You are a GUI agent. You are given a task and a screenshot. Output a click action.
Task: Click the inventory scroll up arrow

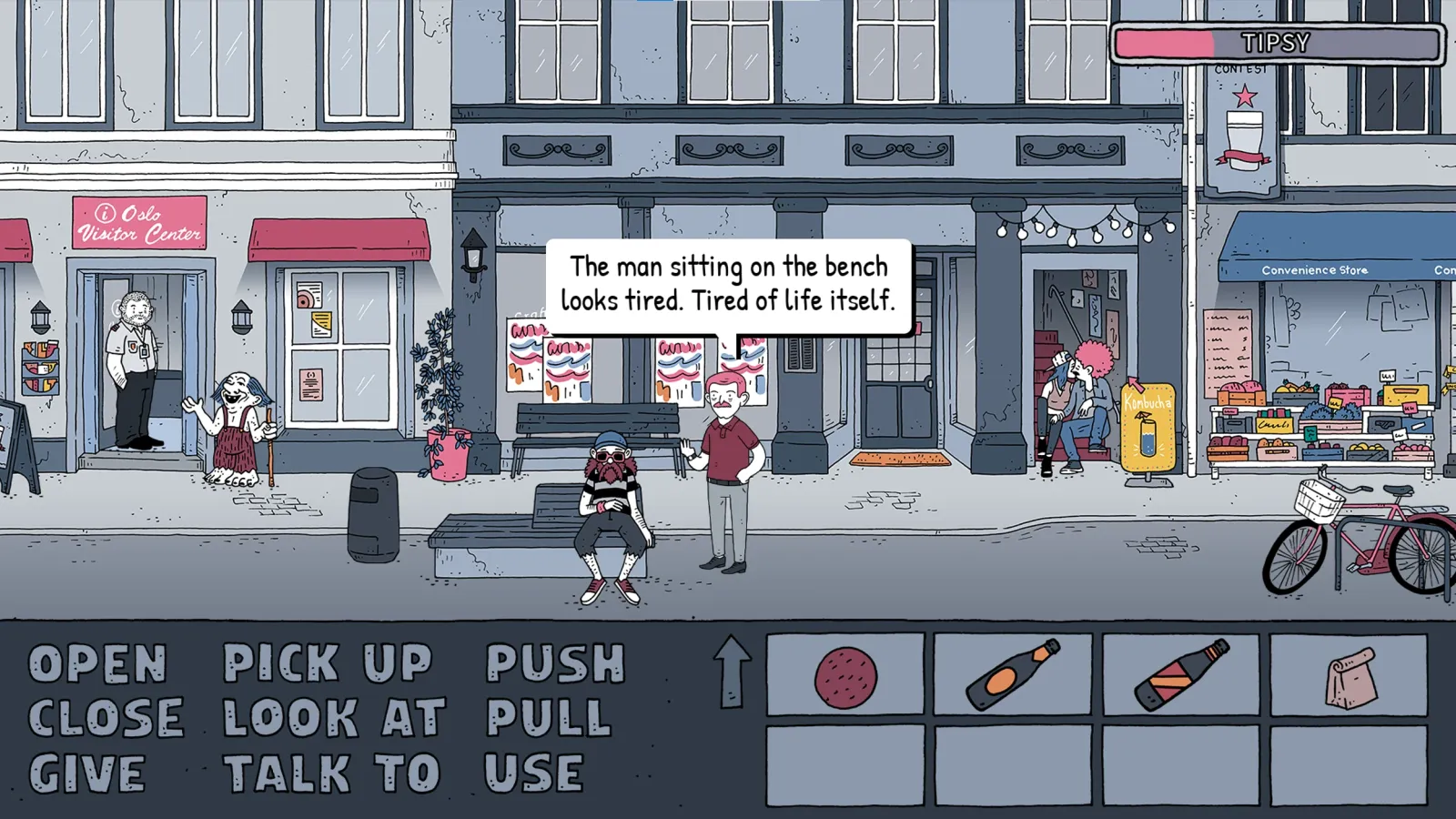pos(732,672)
